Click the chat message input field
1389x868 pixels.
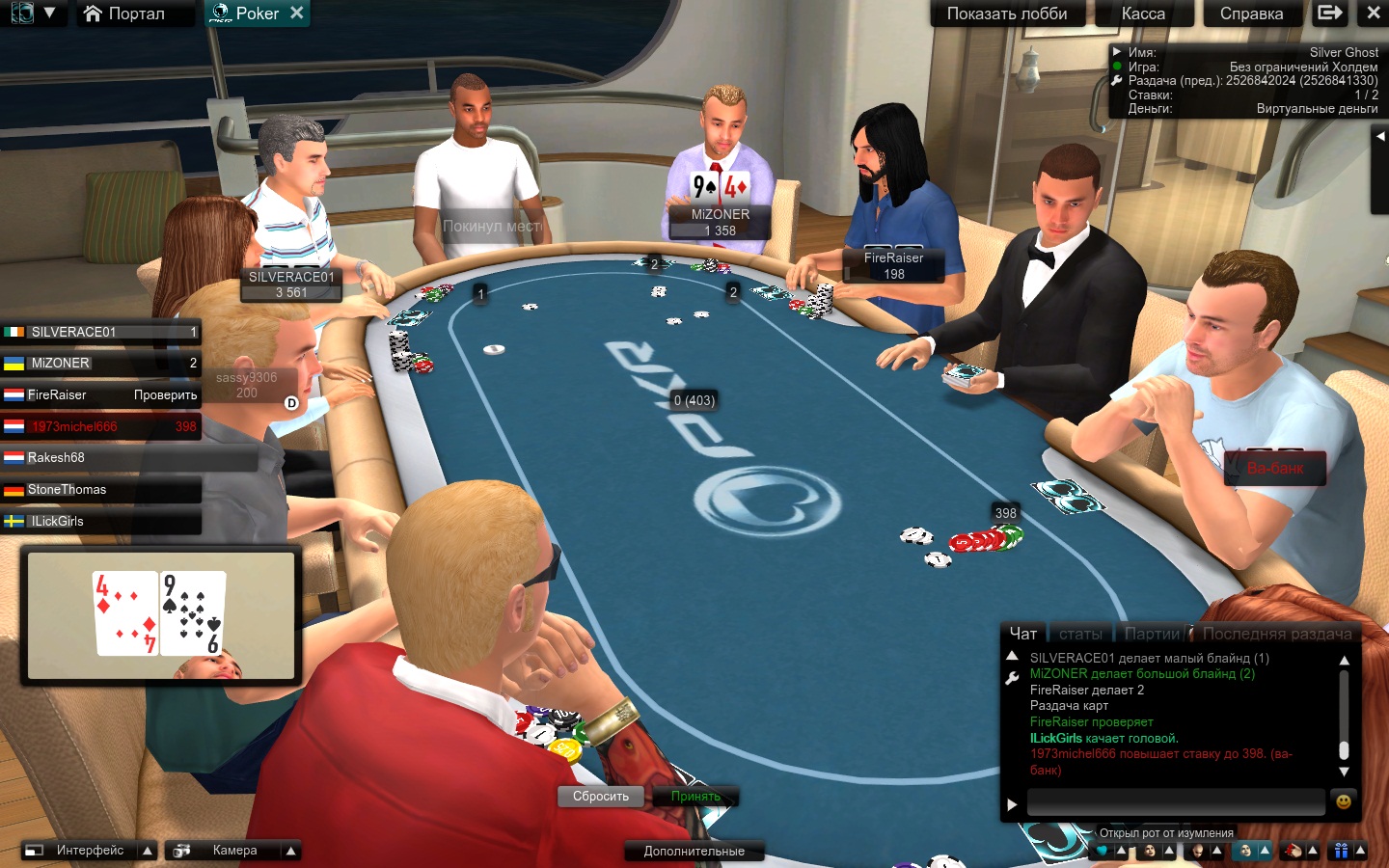pos(1175,801)
